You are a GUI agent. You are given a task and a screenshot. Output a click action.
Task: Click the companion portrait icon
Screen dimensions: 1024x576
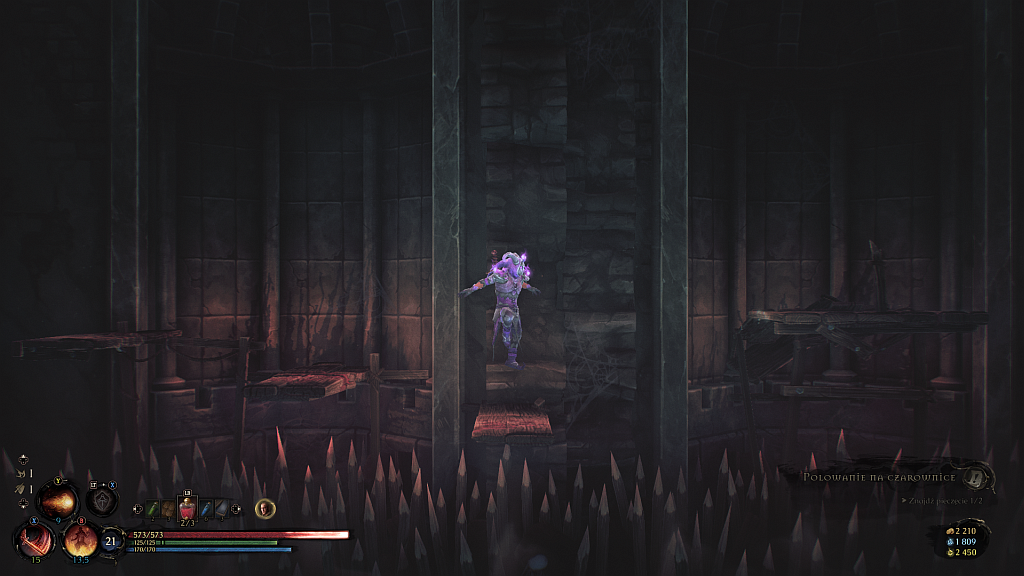click(x=265, y=509)
